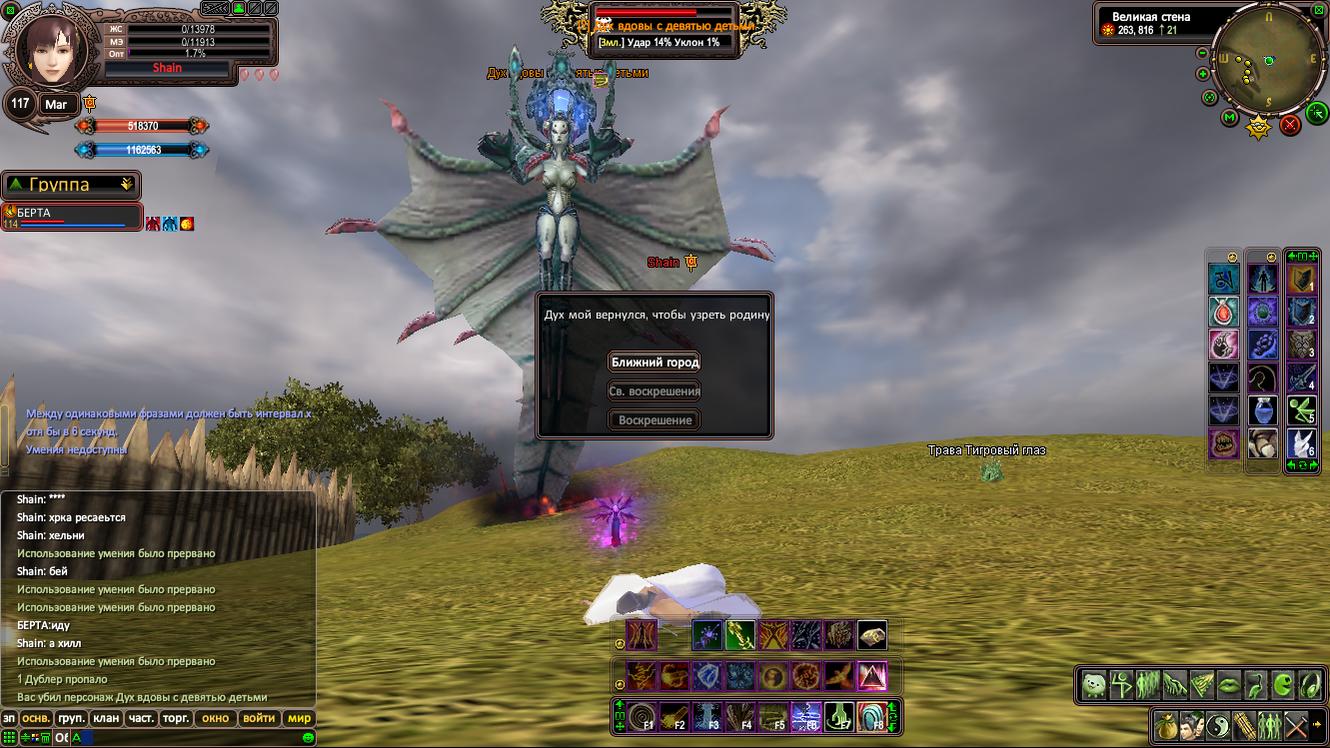Screen dimensions: 1330x748
Task: Open the inventory bag icon
Action: 1164,725
